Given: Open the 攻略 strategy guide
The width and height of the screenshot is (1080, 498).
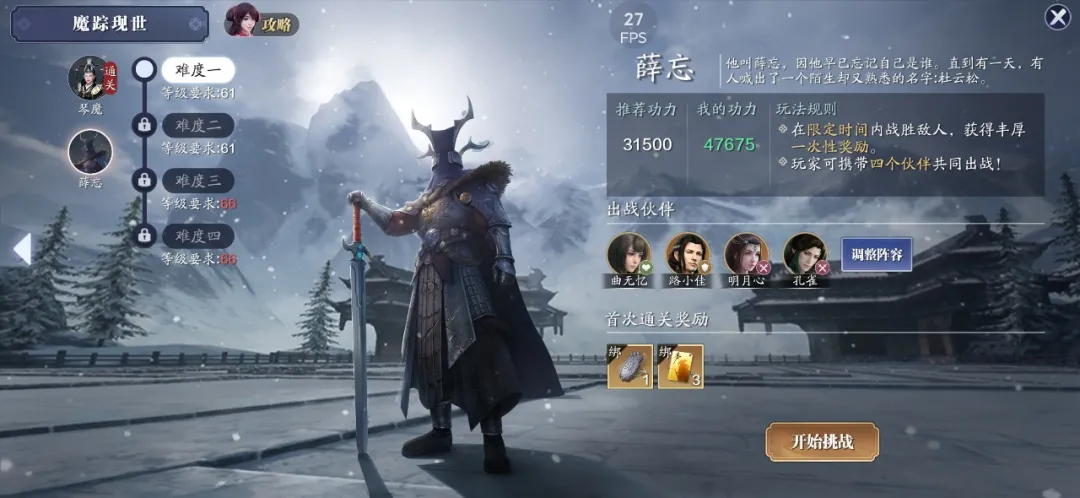Looking at the screenshot, I should click(262, 21).
